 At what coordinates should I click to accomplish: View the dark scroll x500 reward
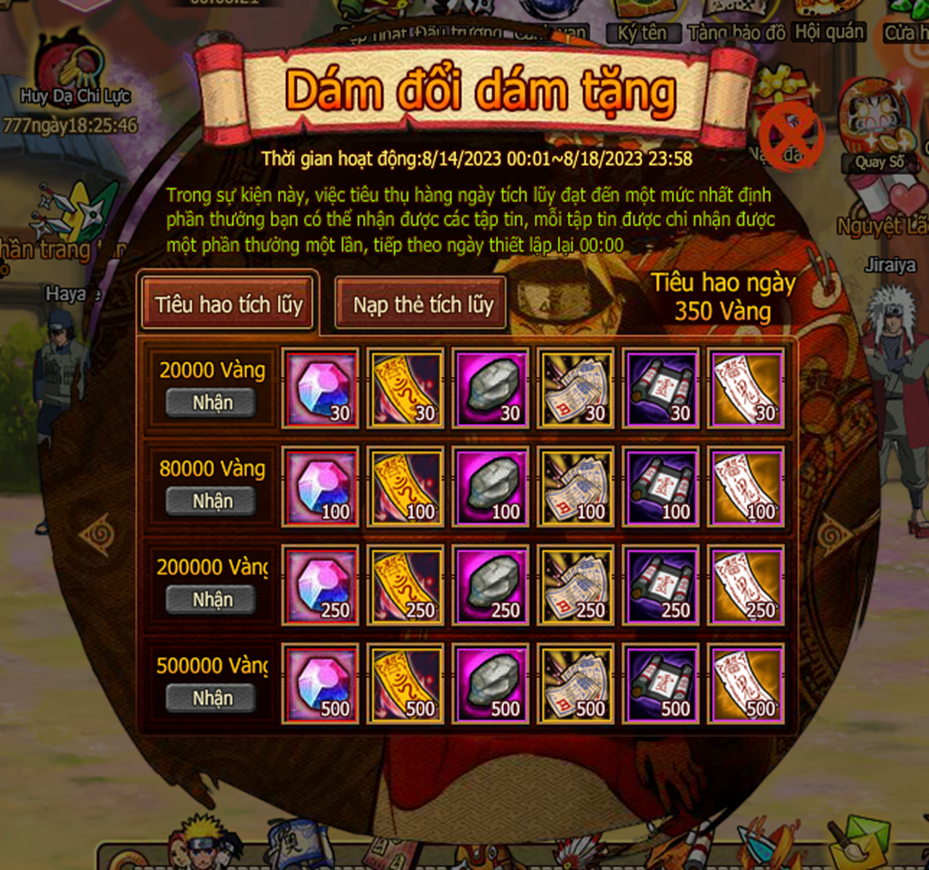pyautogui.click(x=660, y=683)
